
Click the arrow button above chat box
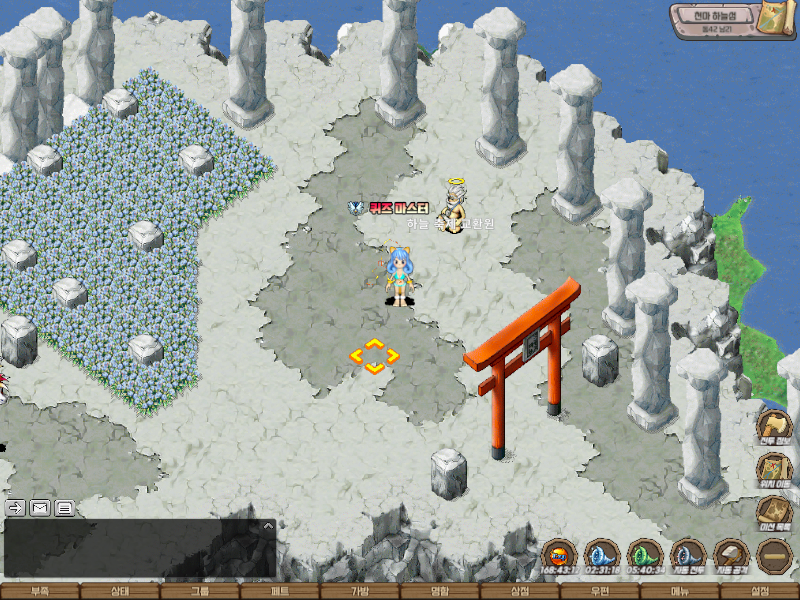pyautogui.click(x=16, y=507)
